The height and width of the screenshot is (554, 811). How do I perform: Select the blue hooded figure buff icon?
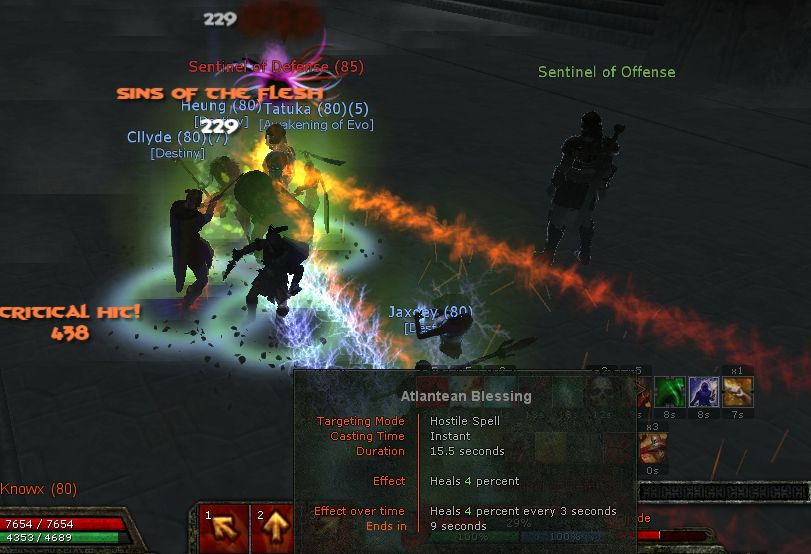click(x=703, y=392)
